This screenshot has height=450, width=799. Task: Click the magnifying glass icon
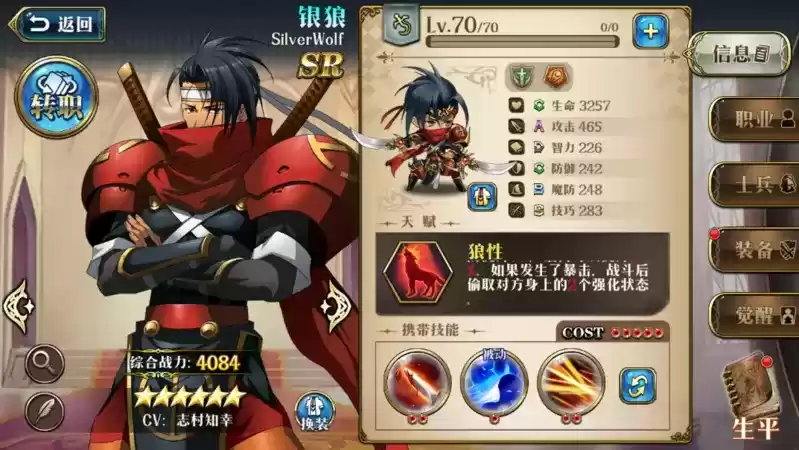point(44,362)
